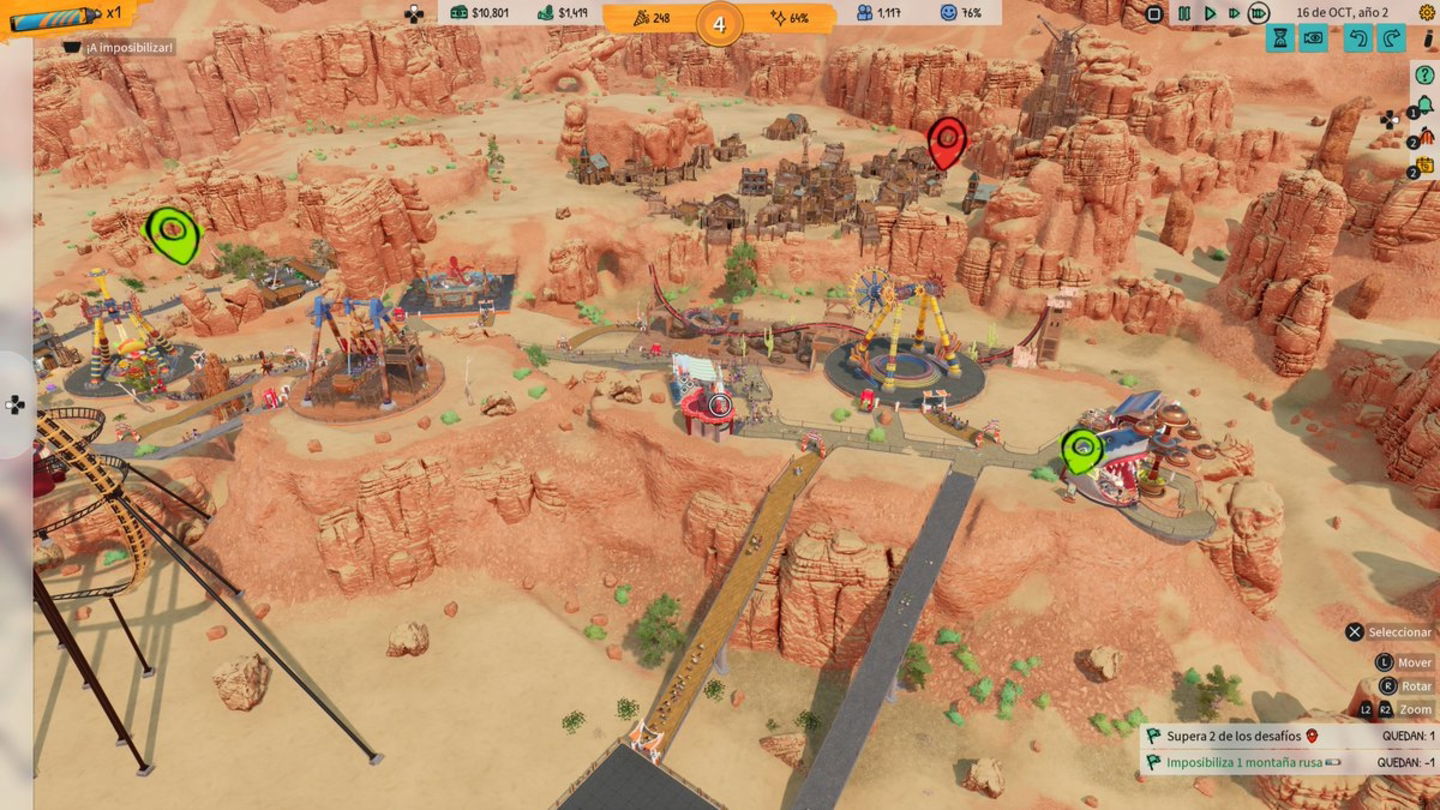Activate the triple fast-forward speed
The height and width of the screenshot is (810, 1440).
point(1259,14)
